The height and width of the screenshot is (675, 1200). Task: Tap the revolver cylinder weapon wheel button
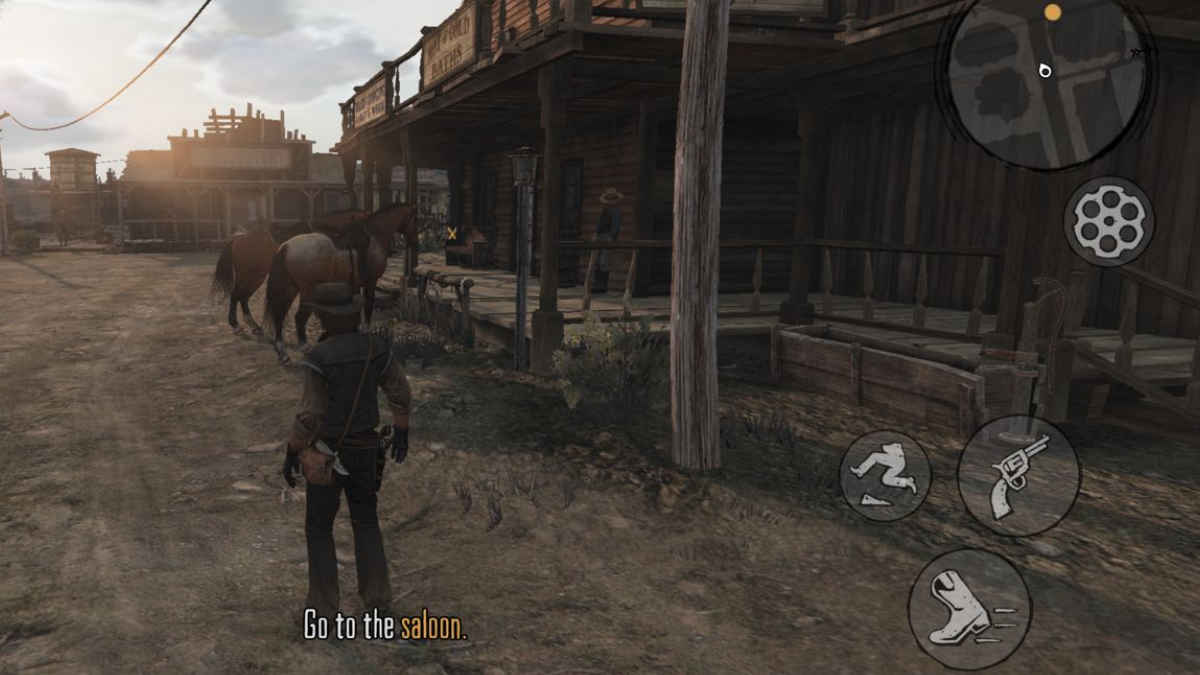click(1108, 221)
